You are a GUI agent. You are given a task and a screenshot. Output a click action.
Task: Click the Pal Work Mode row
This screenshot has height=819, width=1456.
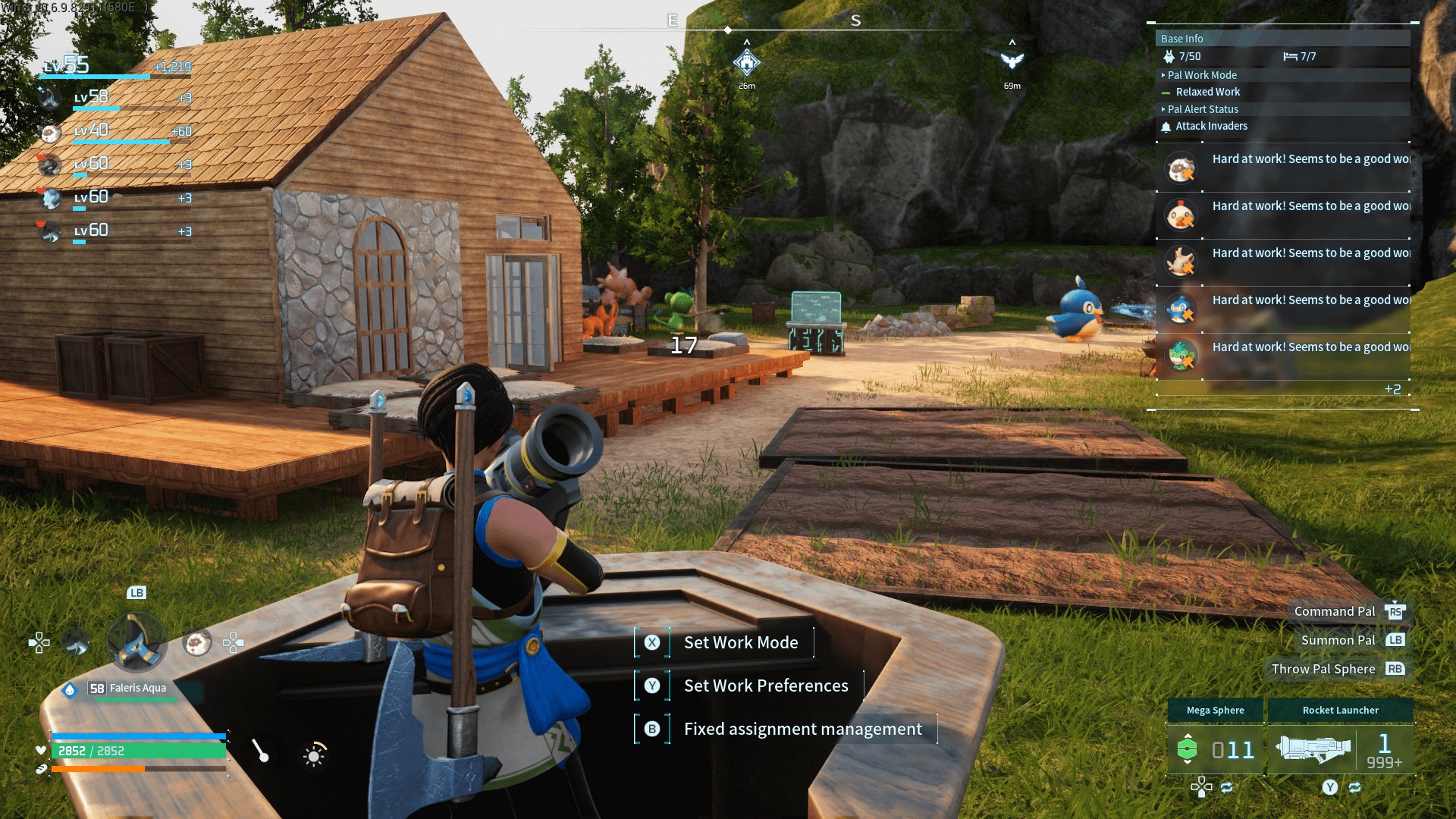1282,75
